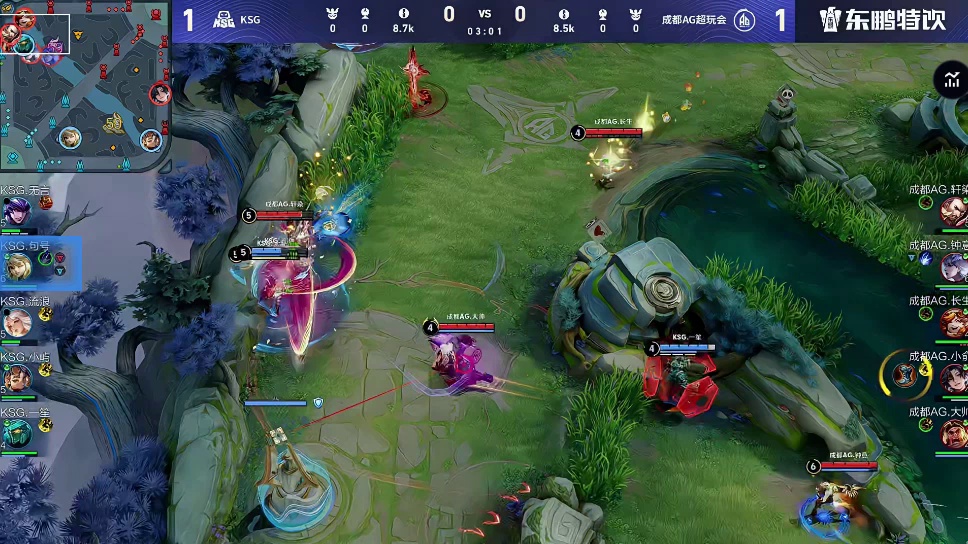Select 成都AG.小念's hero portrait

952,378
